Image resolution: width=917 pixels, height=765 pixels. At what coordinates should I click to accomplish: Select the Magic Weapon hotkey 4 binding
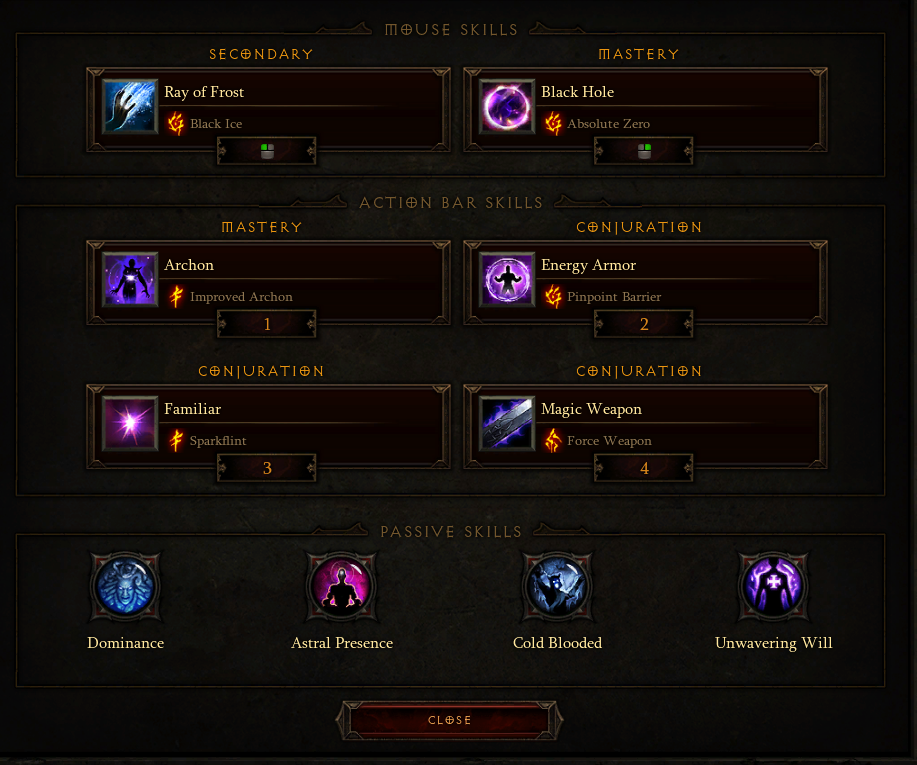coord(644,468)
